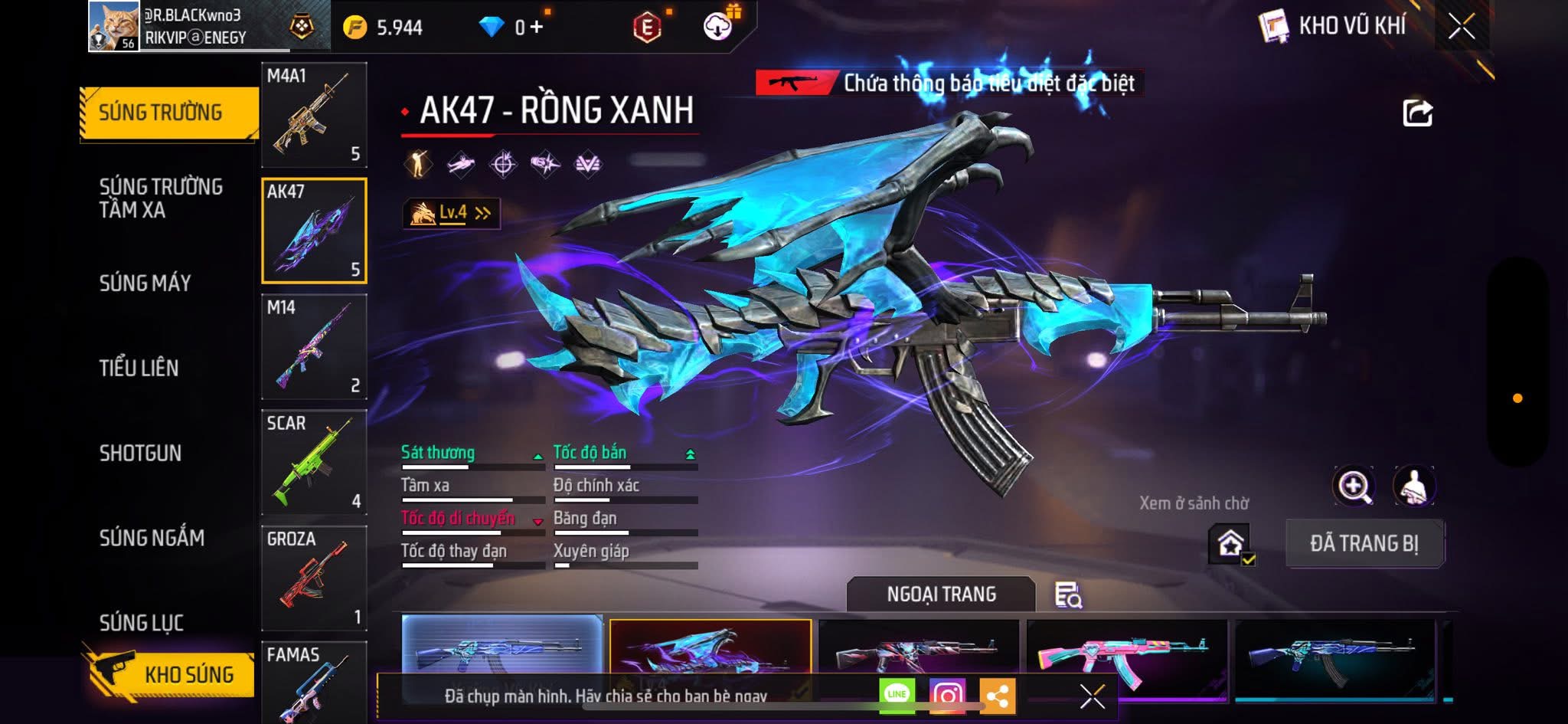Open the Súng Máy category

pos(145,283)
